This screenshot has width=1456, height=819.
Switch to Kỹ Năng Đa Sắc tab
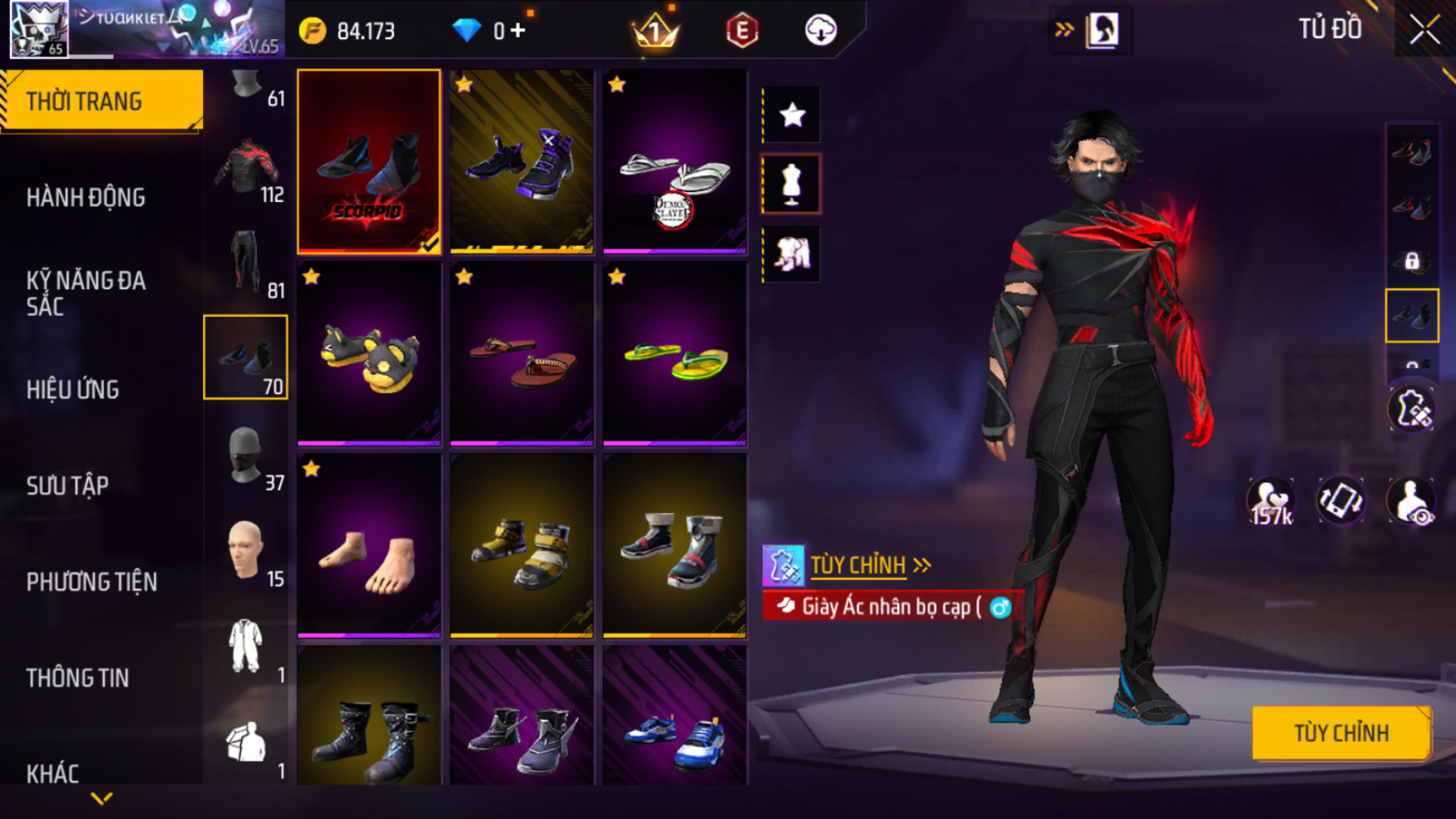pyautogui.click(x=86, y=293)
